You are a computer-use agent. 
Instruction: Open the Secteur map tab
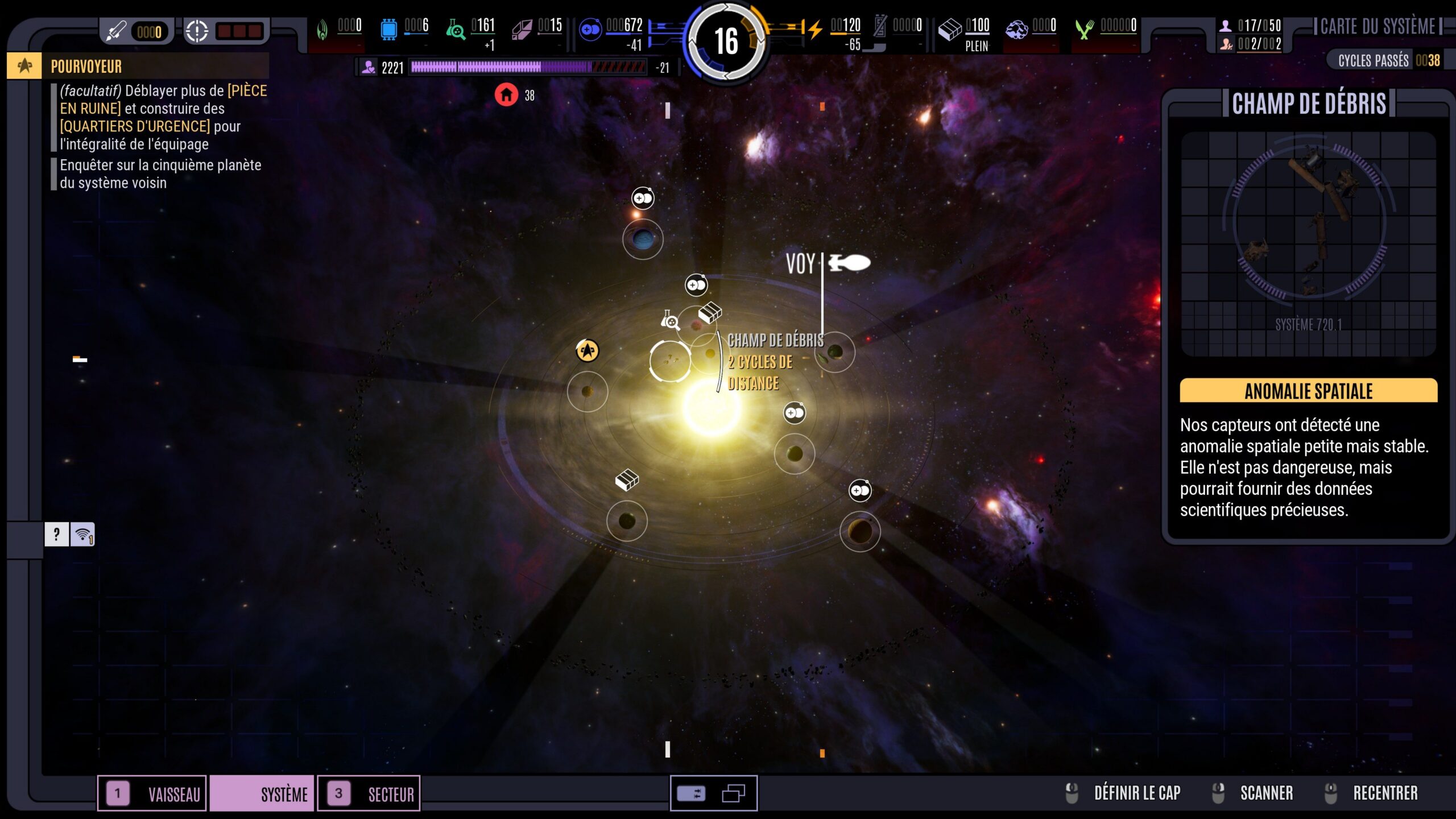tap(369, 793)
